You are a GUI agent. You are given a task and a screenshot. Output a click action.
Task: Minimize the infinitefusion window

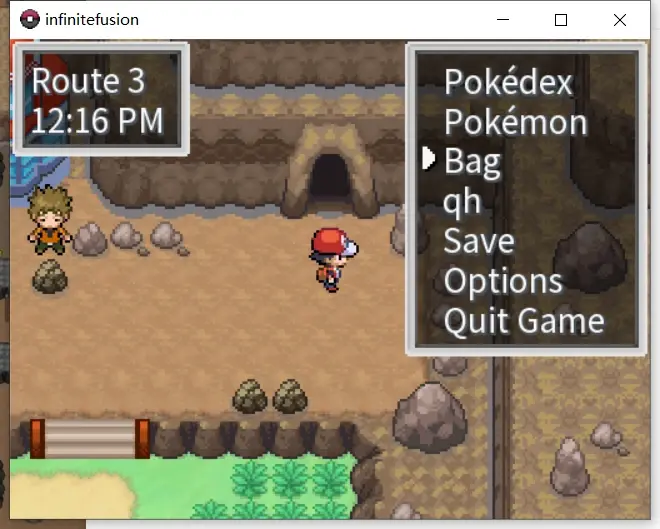[x=502, y=20]
